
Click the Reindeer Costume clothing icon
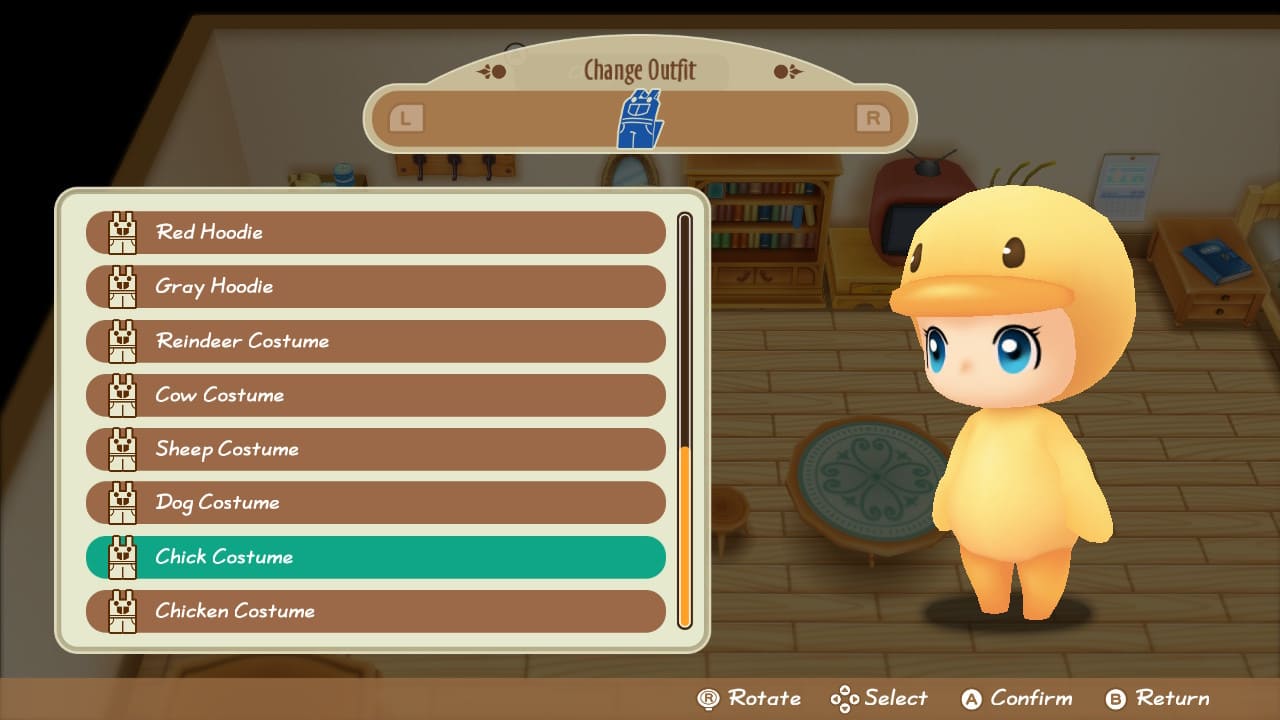[122, 341]
